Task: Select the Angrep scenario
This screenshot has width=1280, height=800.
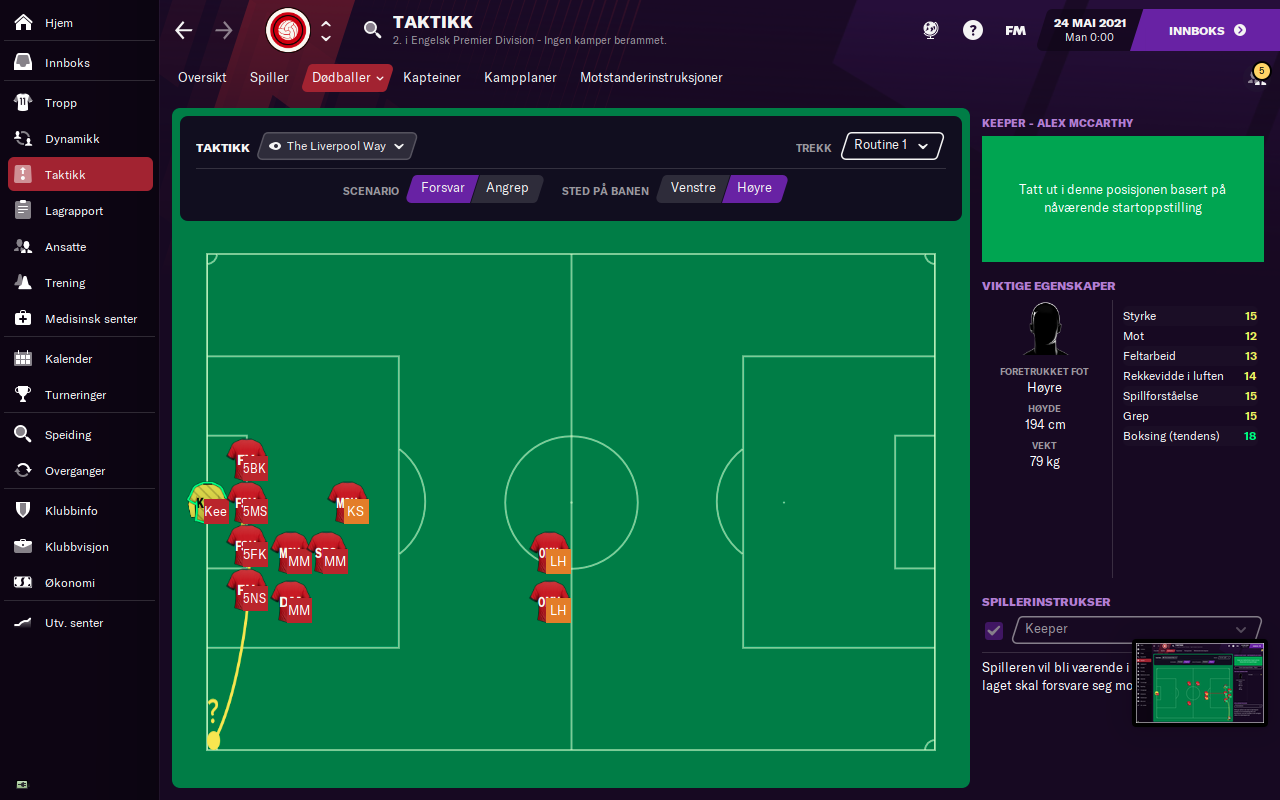Action: [507, 188]
